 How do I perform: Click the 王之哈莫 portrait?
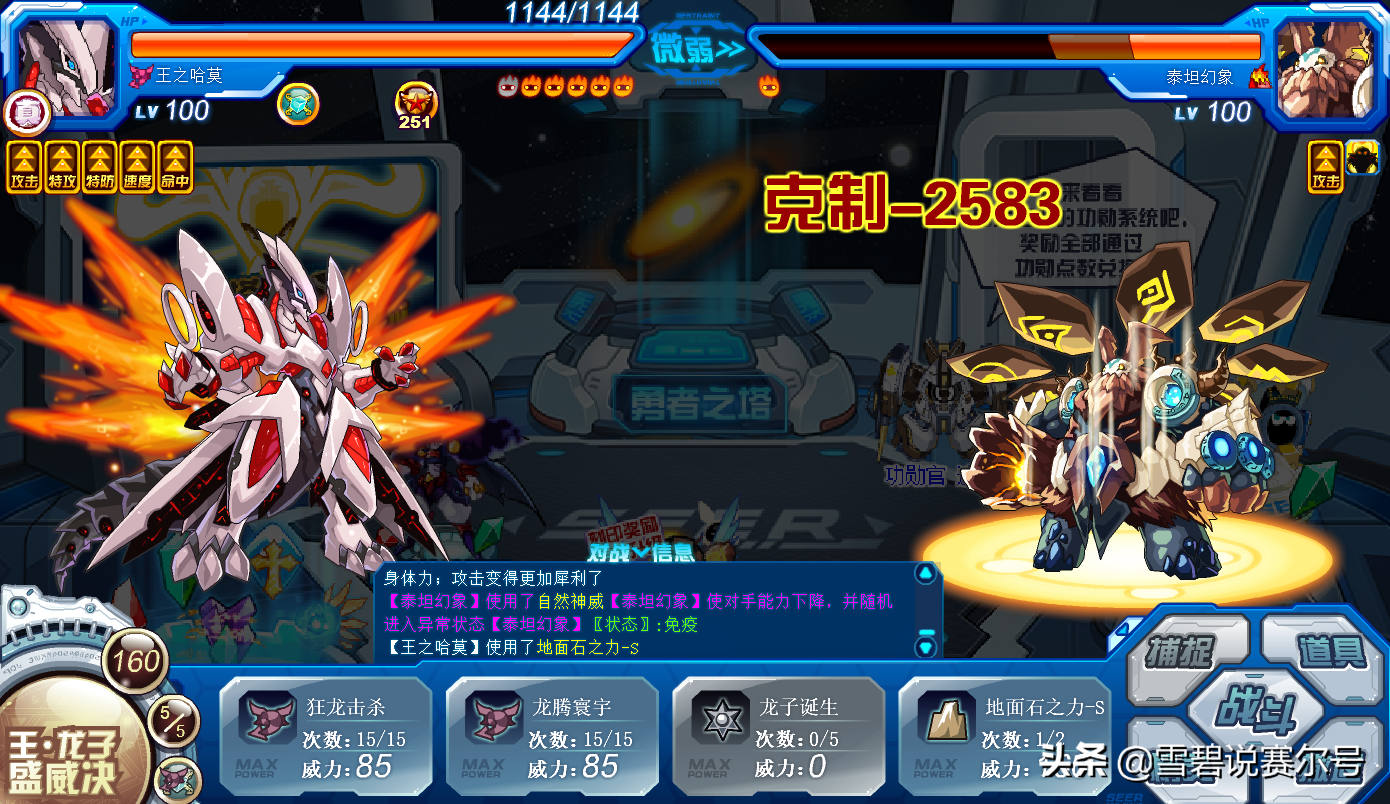tap(66, 65)
